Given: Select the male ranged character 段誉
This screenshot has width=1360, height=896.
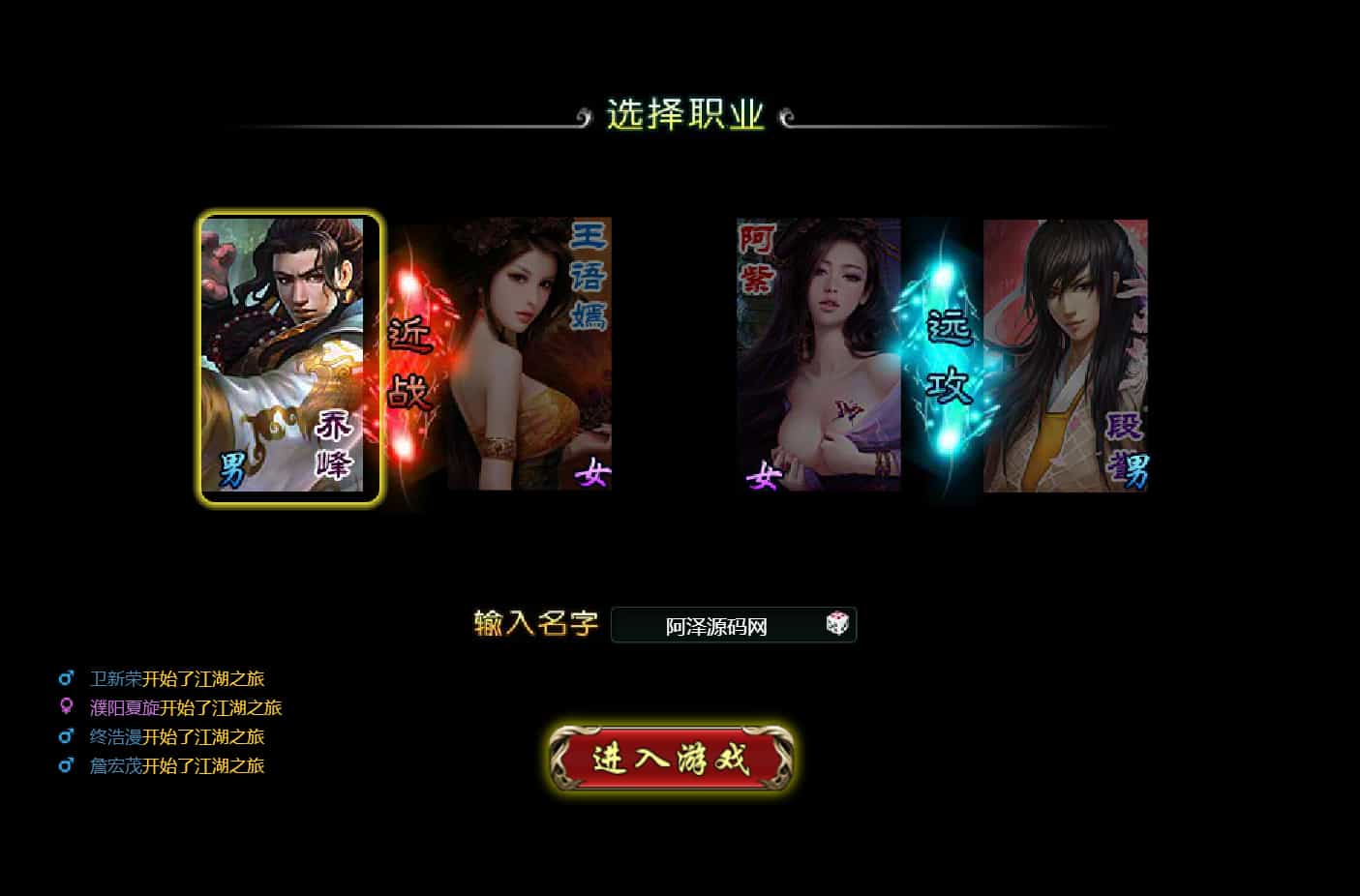Looking at the screenshot, I should (1065, 355).
